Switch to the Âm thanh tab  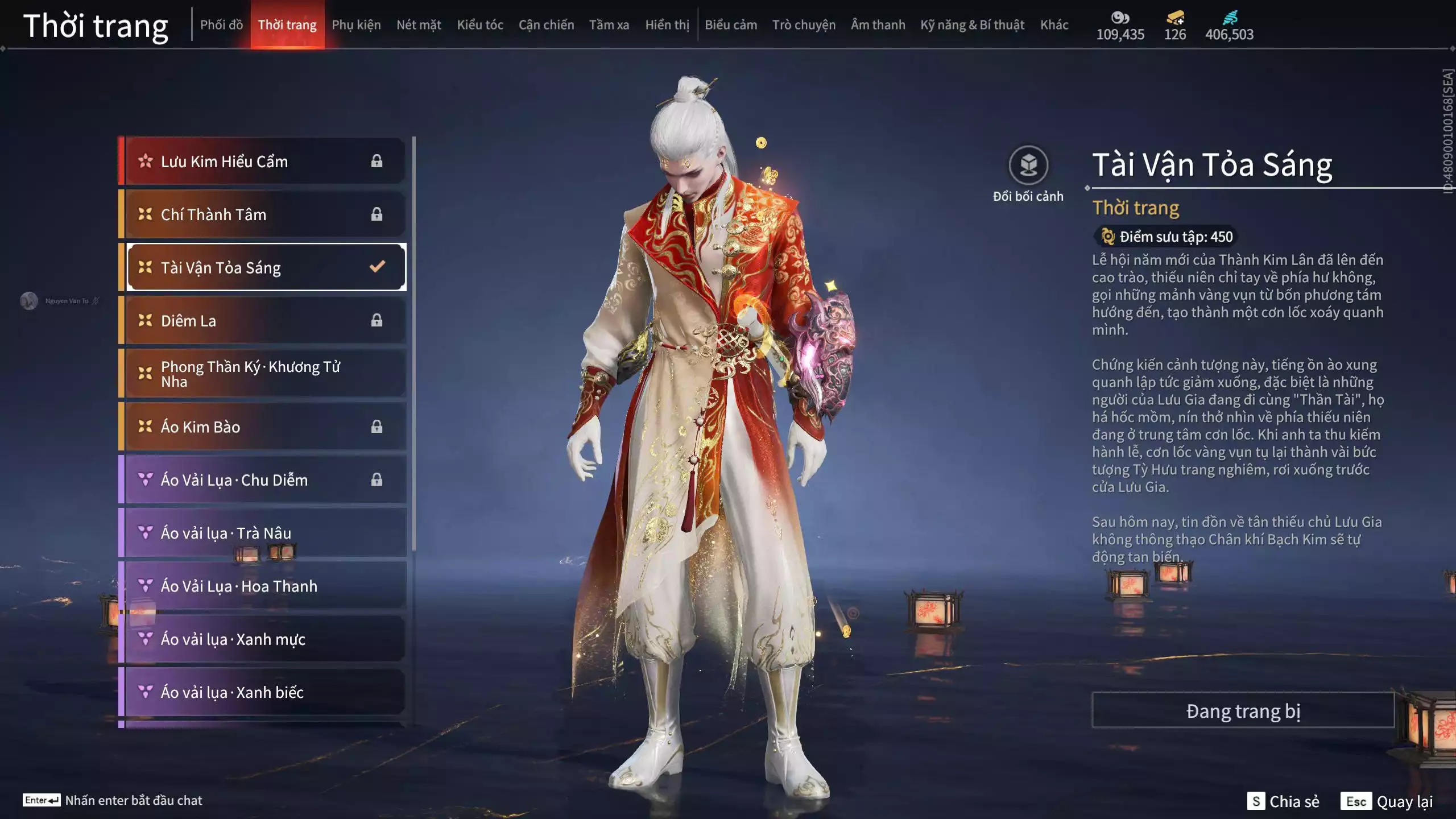point(878,25)
